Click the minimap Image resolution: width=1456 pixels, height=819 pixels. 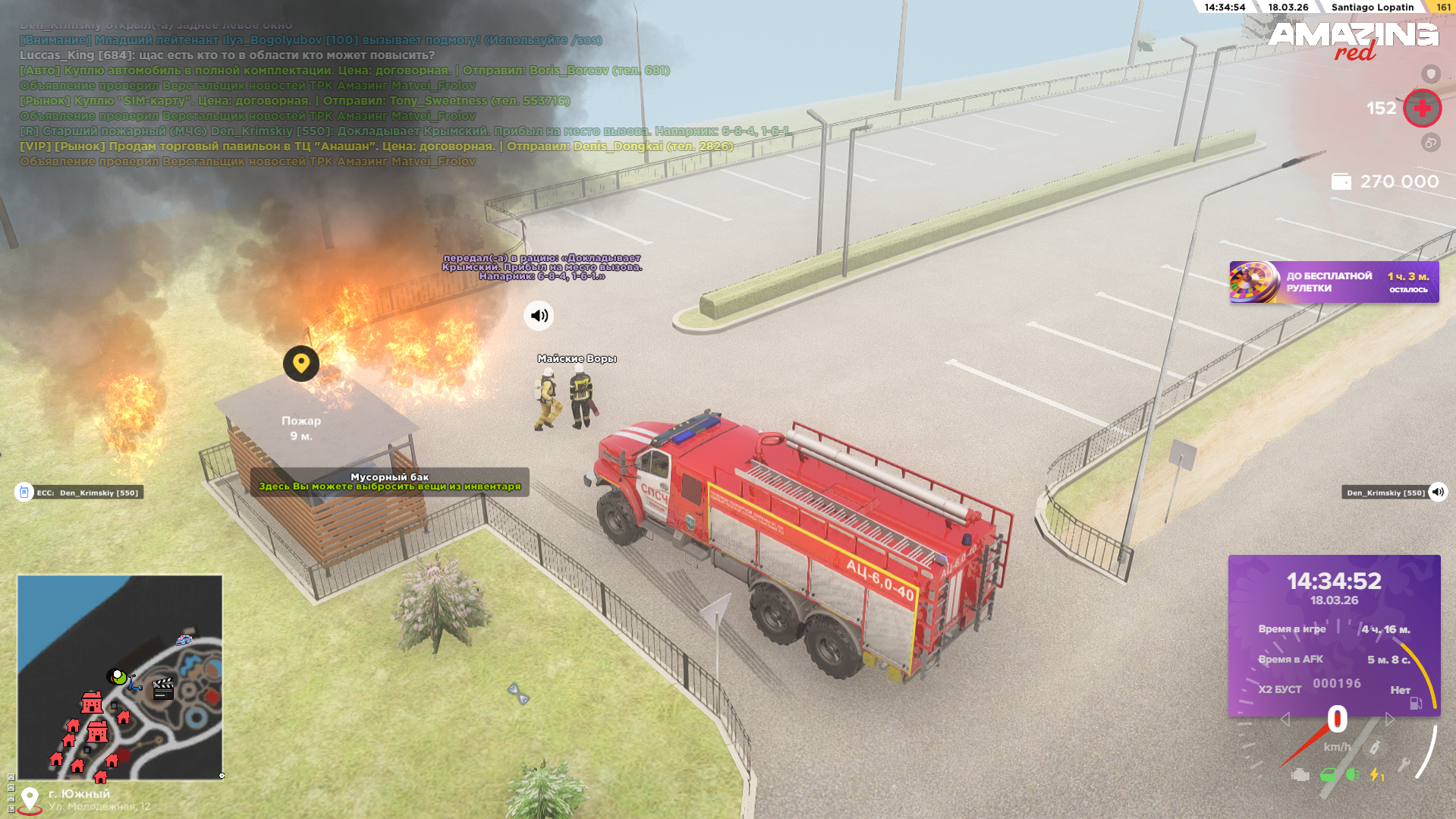(120, 677)
